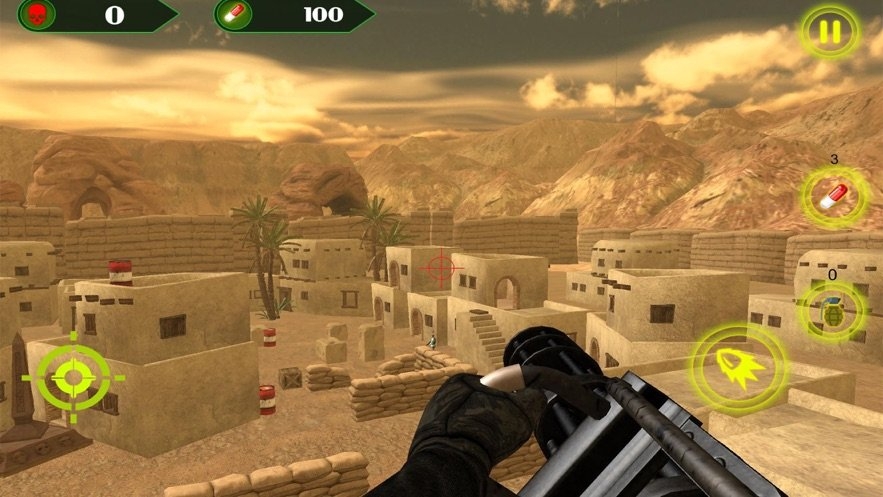Throw a grenade

[832, 311]
